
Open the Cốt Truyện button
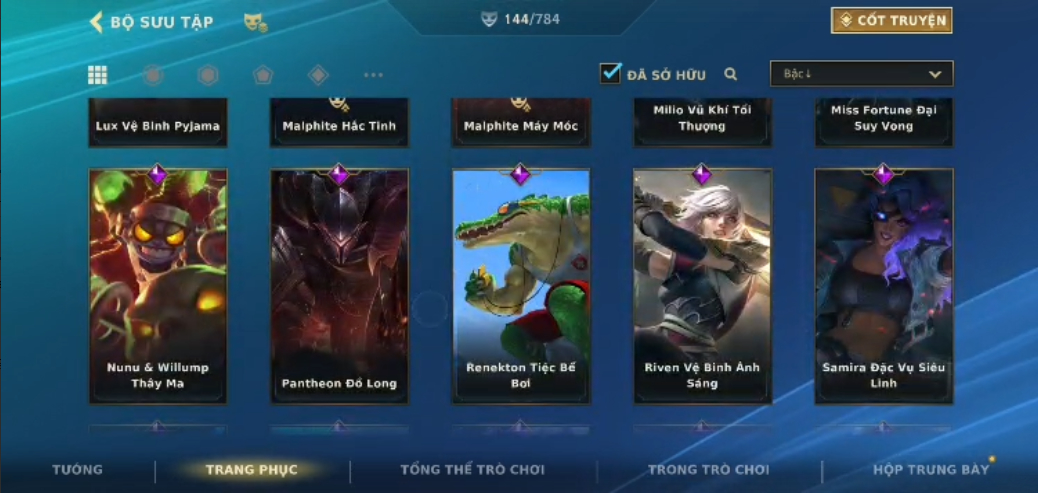891,20
